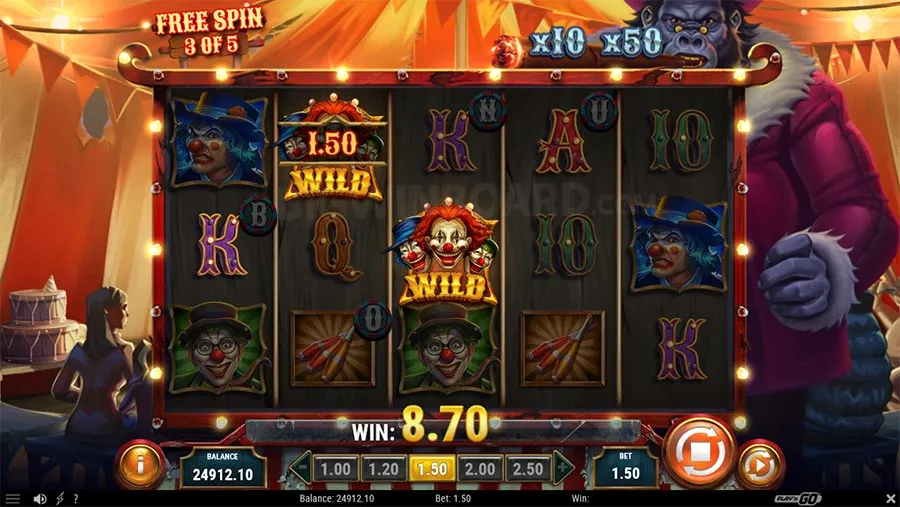Viewport: 900px width, 507px height.
Task: Open help with the question mark icon
Action: click(76, 498)
